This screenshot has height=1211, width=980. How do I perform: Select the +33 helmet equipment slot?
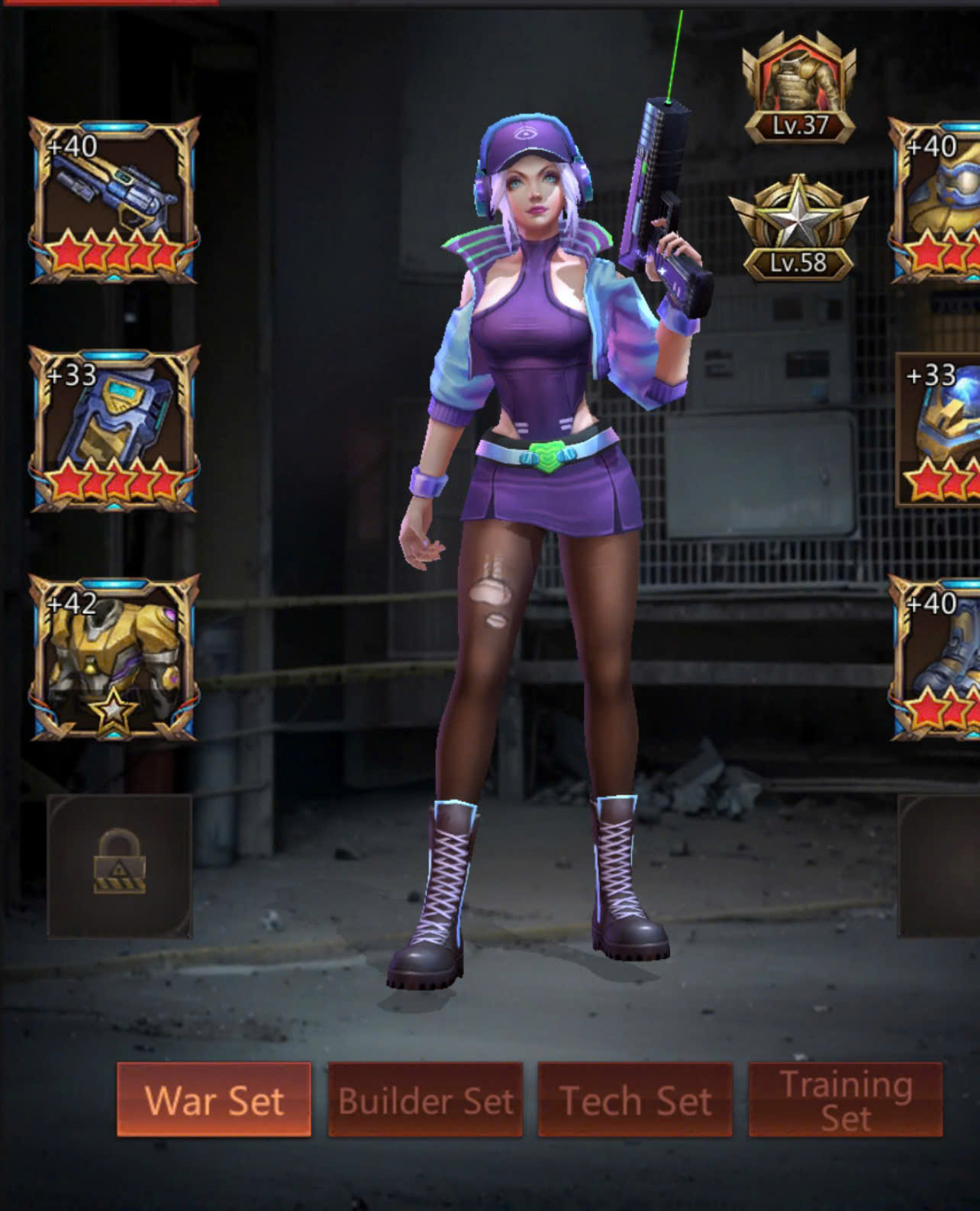tap(940, 429)
